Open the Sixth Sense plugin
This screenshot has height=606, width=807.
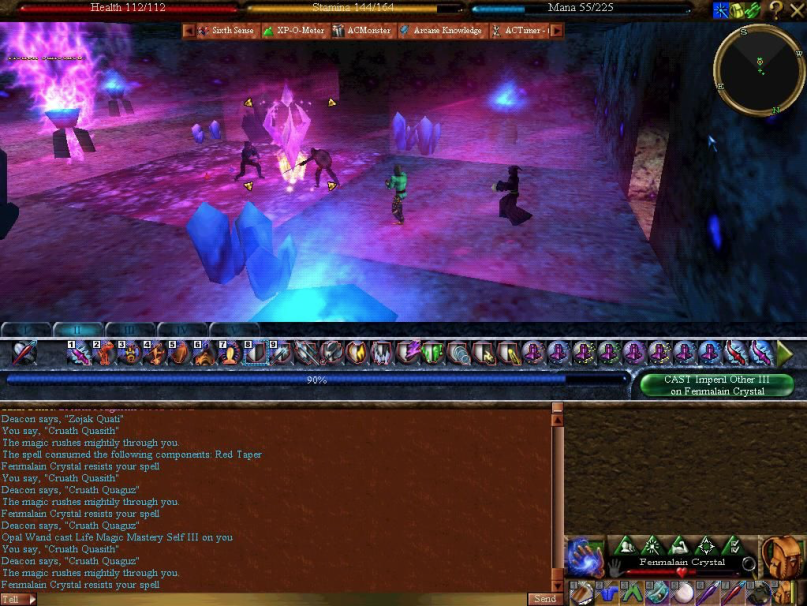(x=229, y=31)
